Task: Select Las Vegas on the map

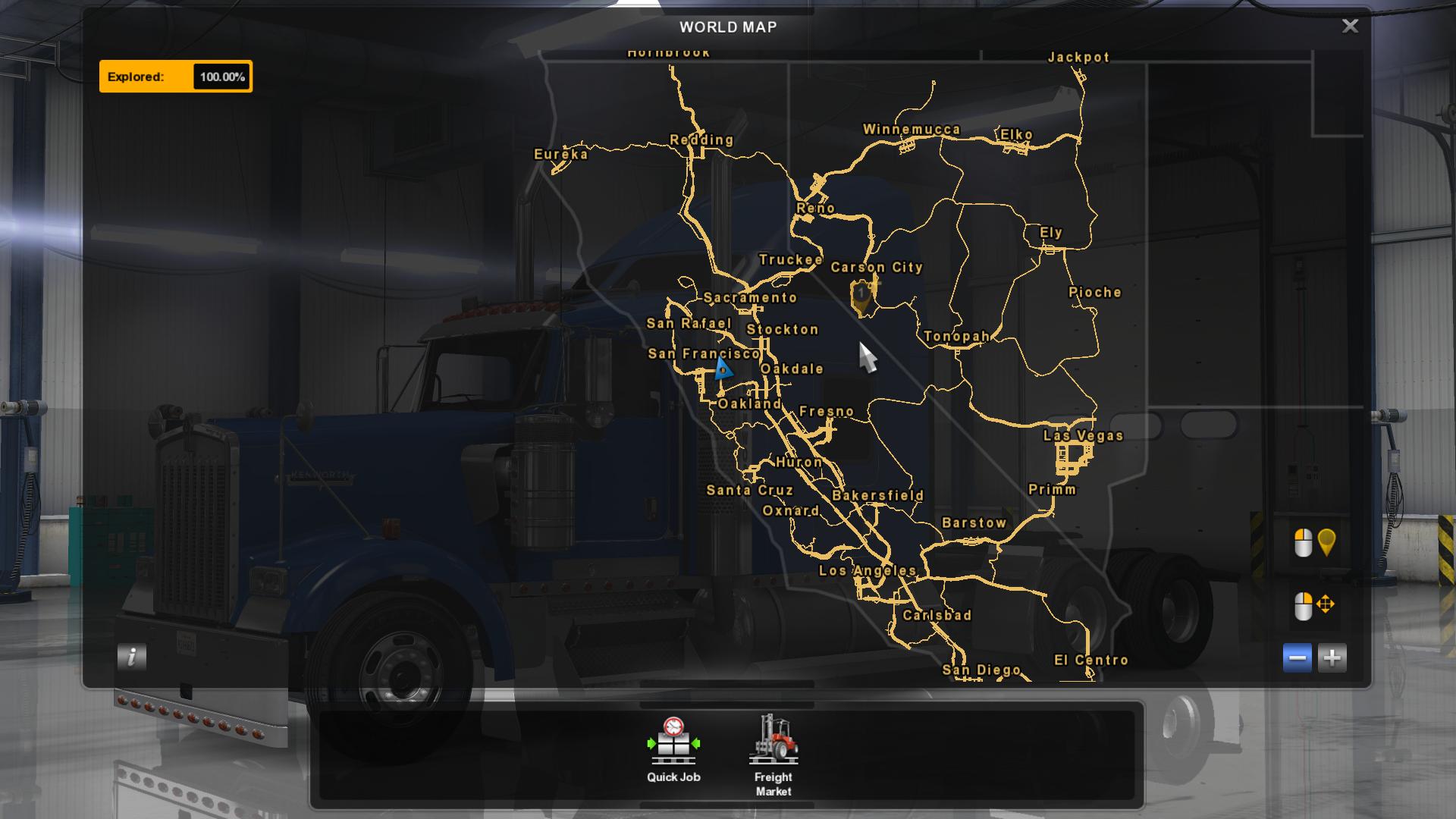Action: [x=1083, y=436]
